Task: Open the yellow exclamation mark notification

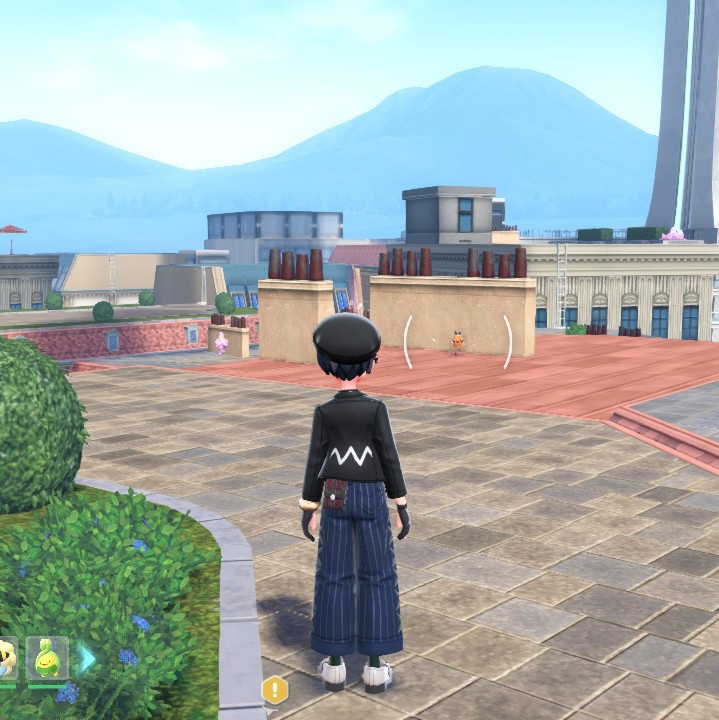Action: point(275,689)
